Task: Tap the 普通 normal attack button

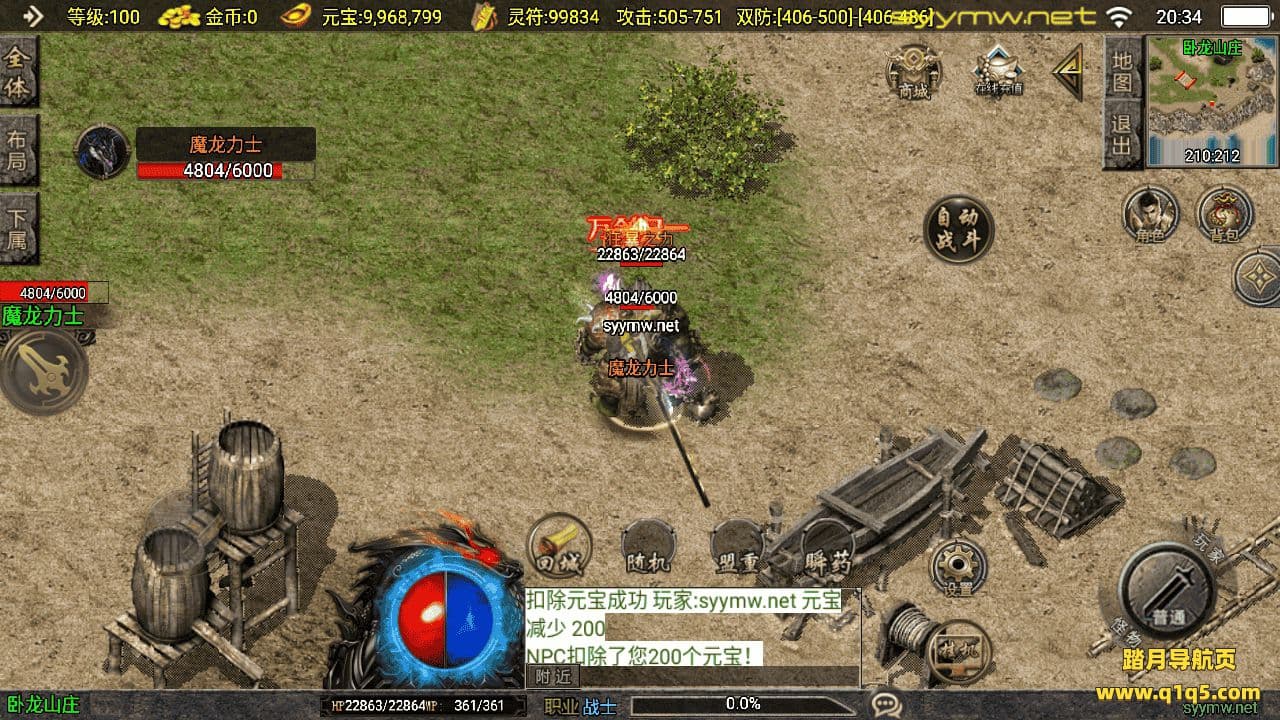Action: [x=1166, y=592]
